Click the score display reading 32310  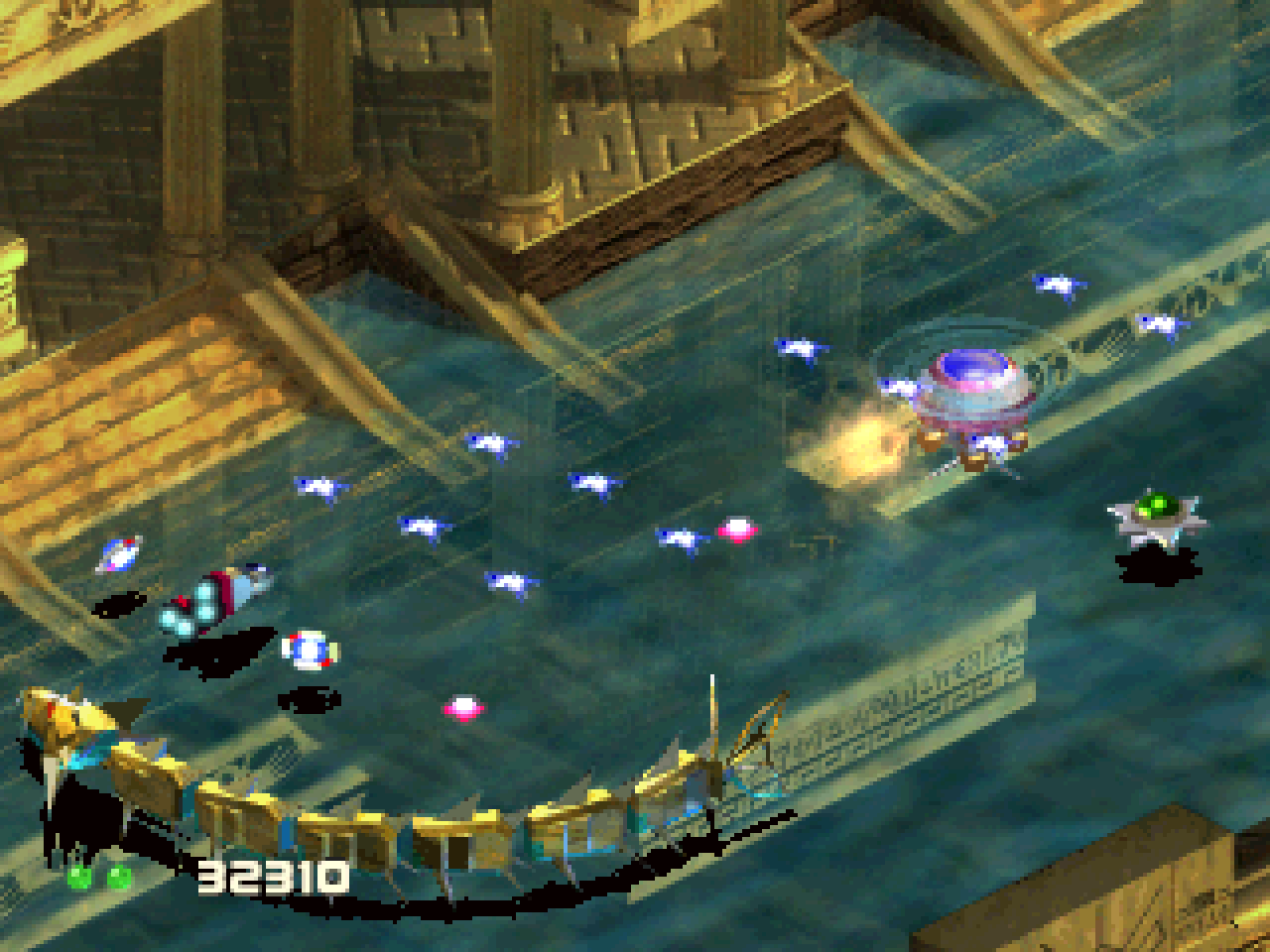[x=273, y=876]
